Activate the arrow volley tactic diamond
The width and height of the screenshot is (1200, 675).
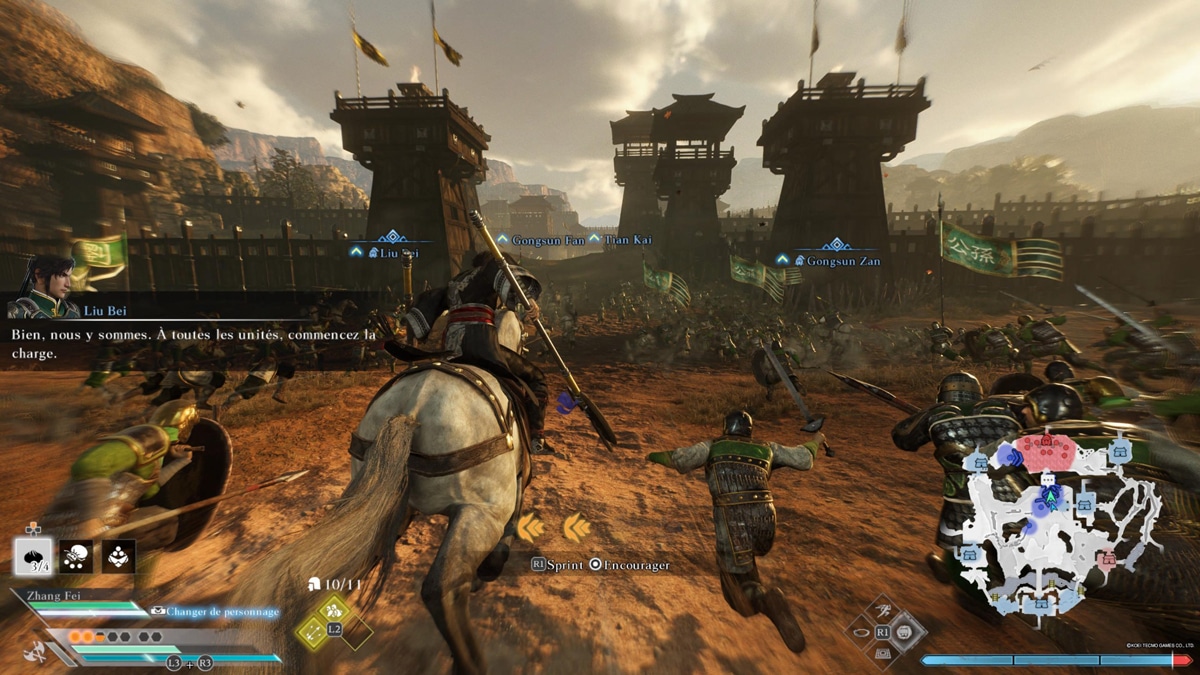[313, 631]
